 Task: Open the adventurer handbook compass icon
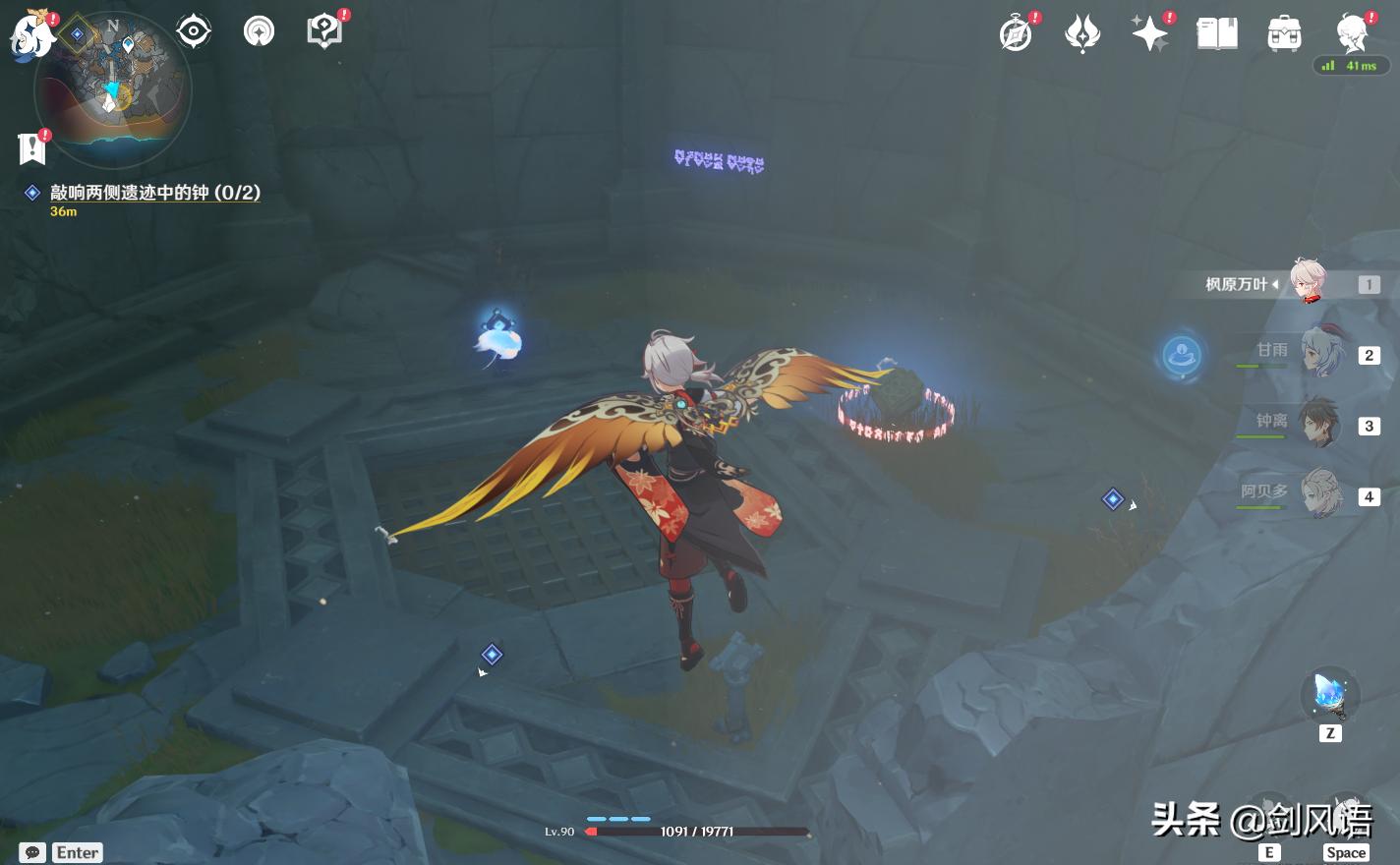[x=1016, y=34]
